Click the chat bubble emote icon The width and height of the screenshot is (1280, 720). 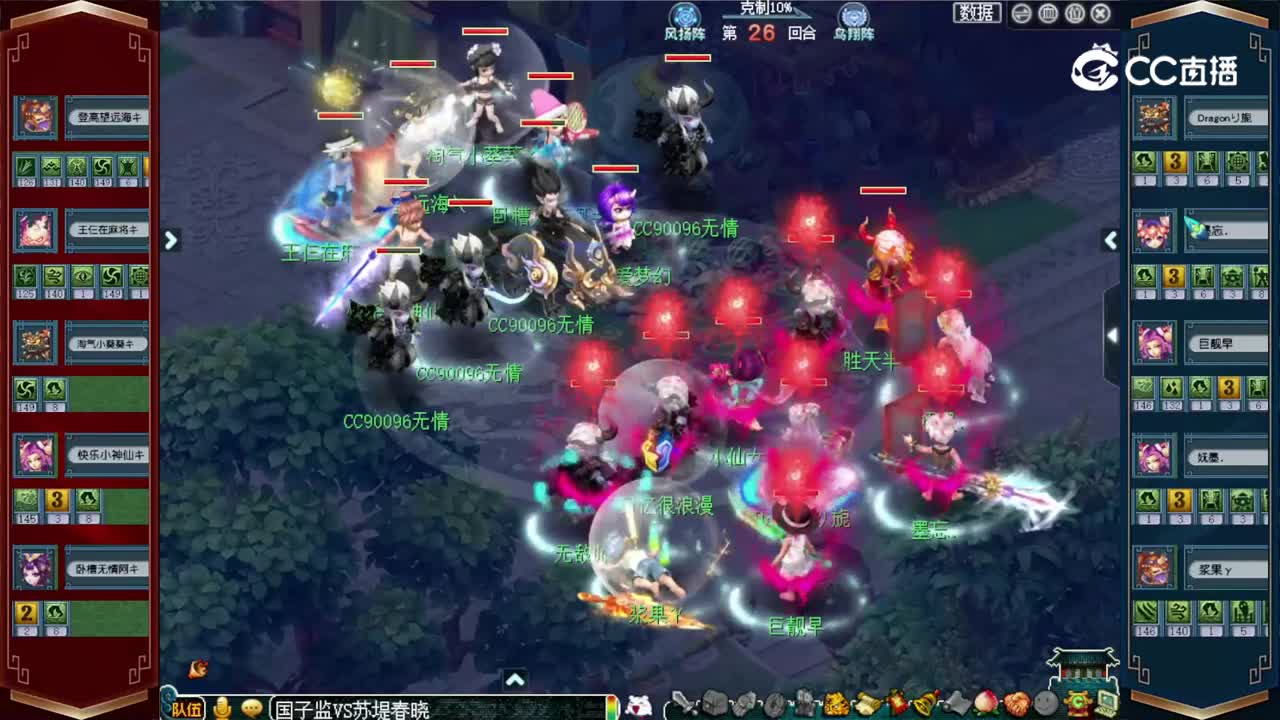250,705
